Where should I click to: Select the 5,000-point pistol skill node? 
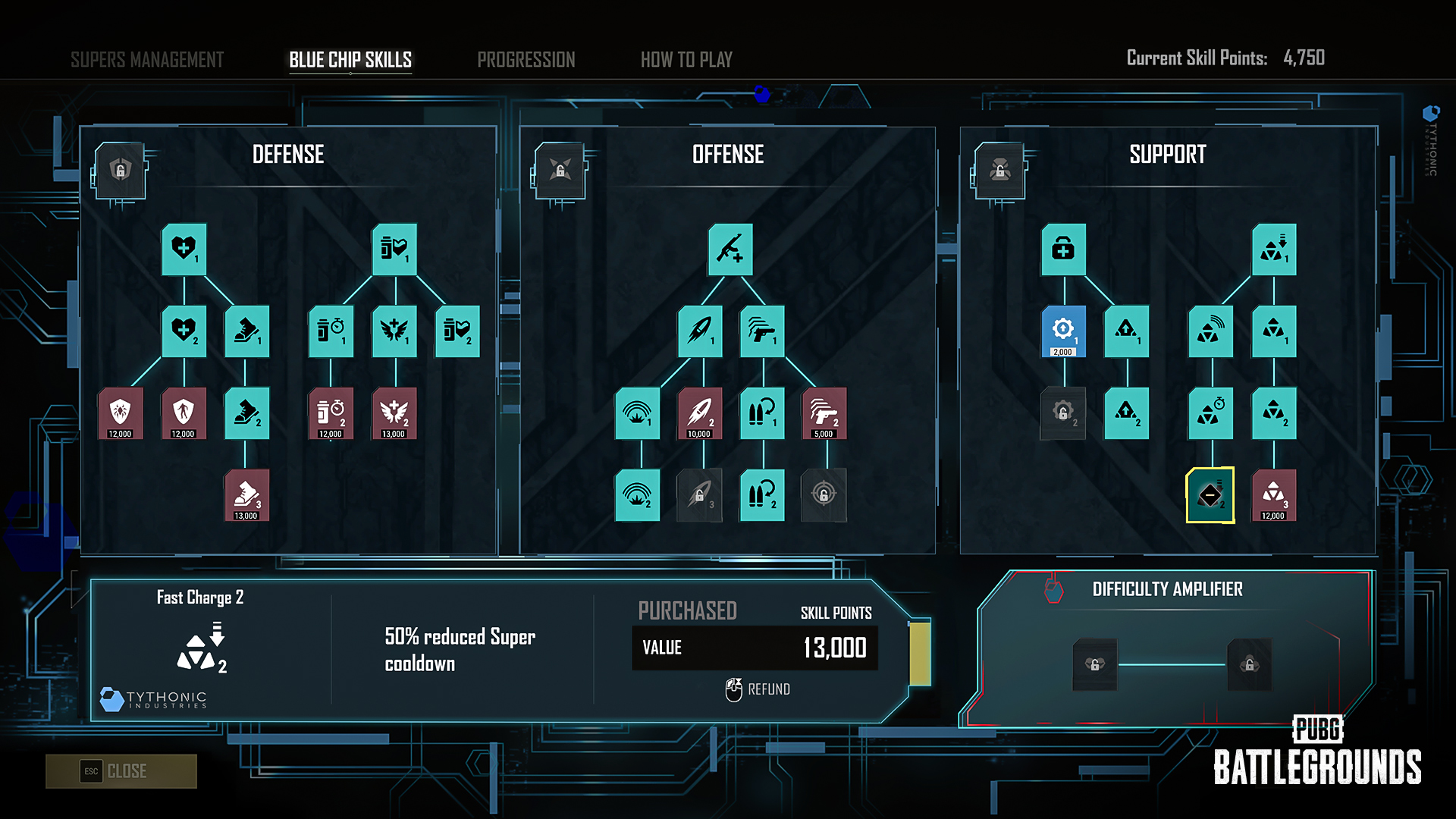tap(824, 413)
